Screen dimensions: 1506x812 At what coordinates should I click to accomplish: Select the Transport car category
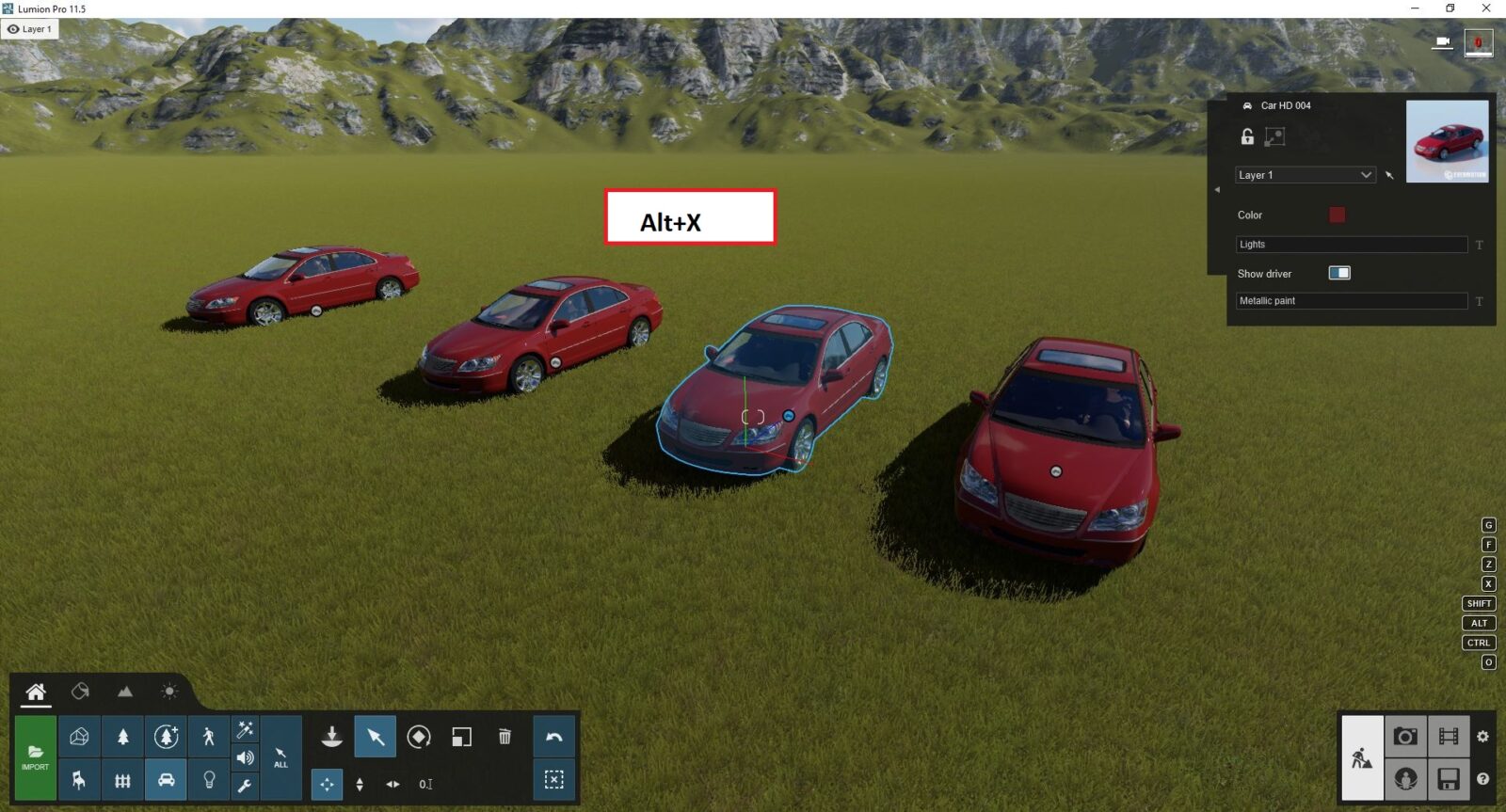pos(166,780)
